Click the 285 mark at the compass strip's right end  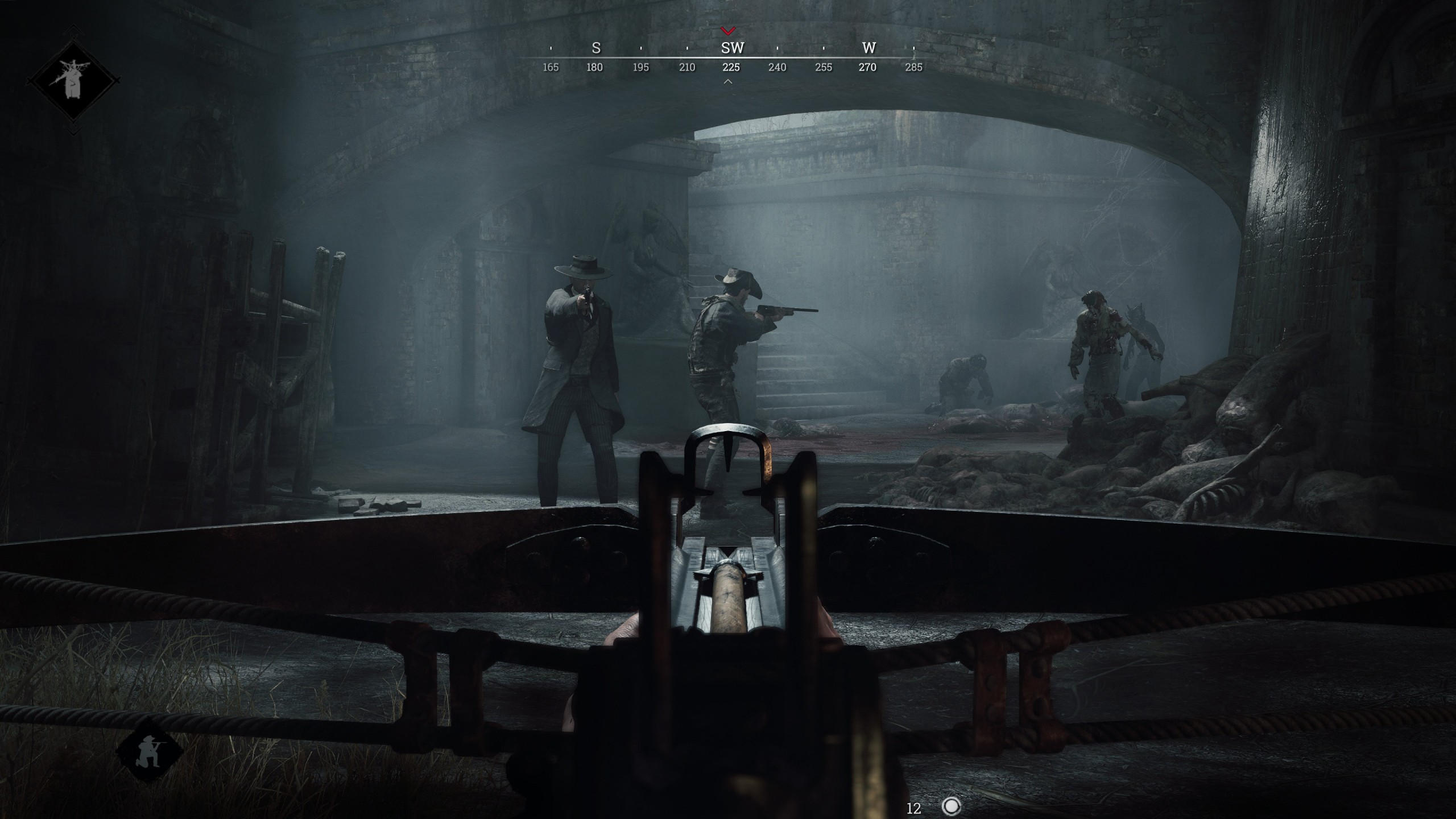pos(915,68)
